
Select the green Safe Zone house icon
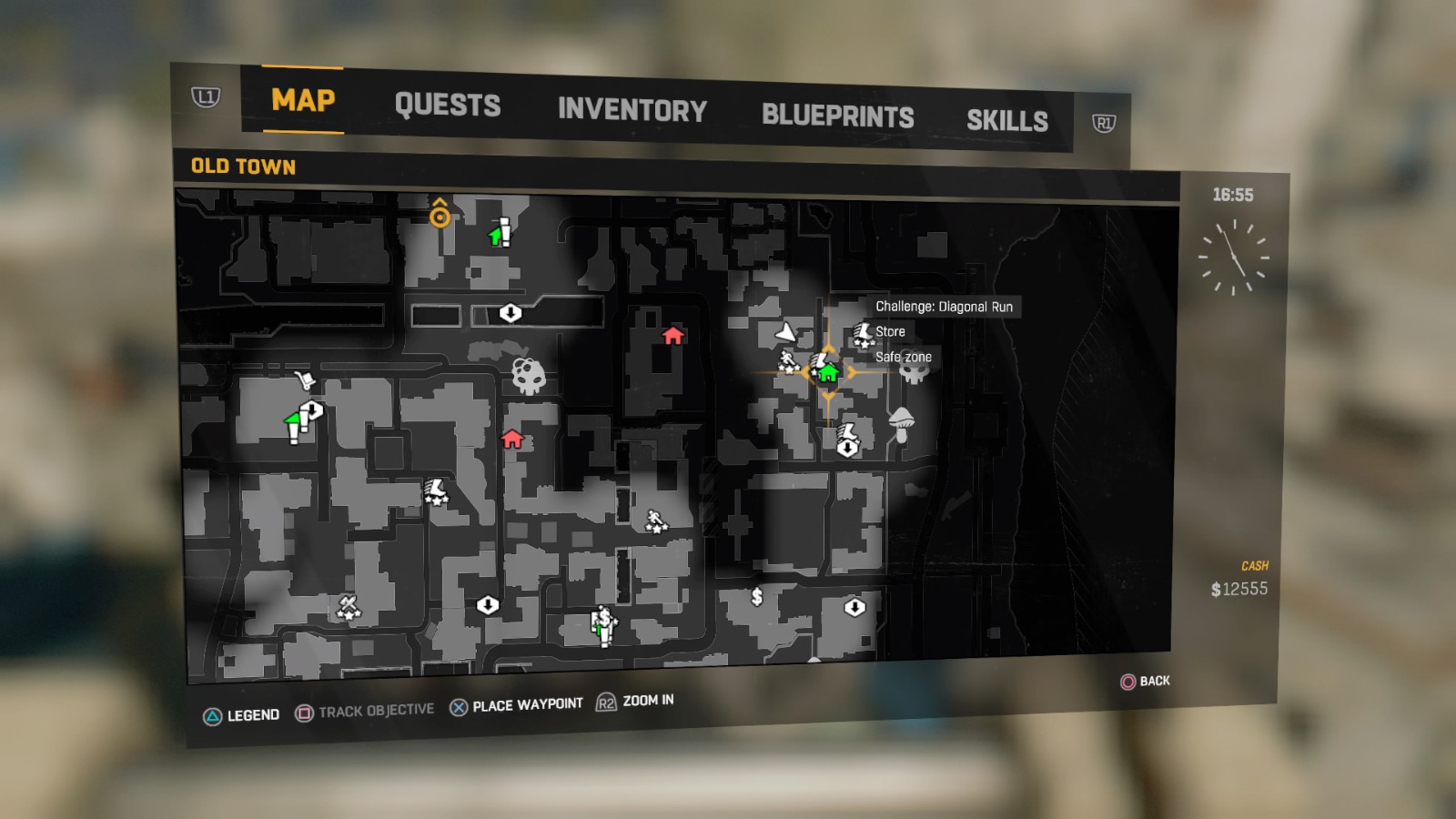tap(827, 374)
